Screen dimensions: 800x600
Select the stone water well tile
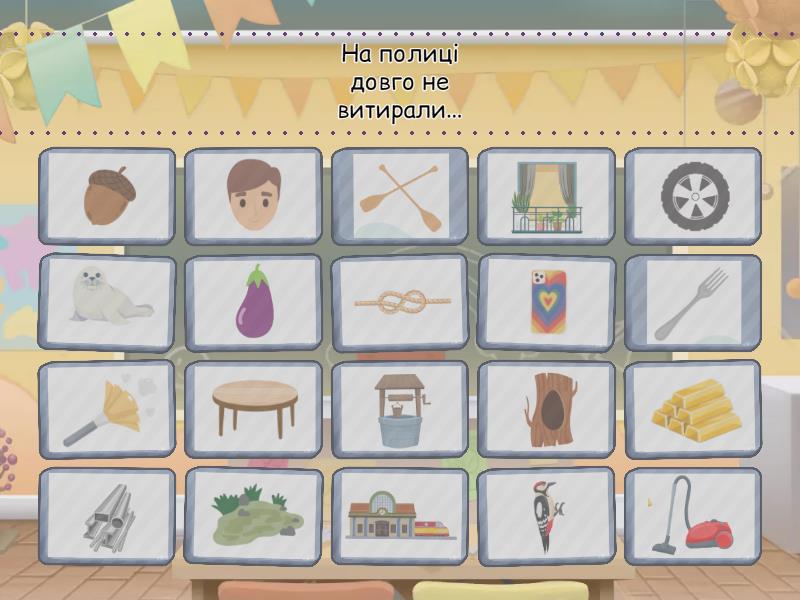coord(400,409)
